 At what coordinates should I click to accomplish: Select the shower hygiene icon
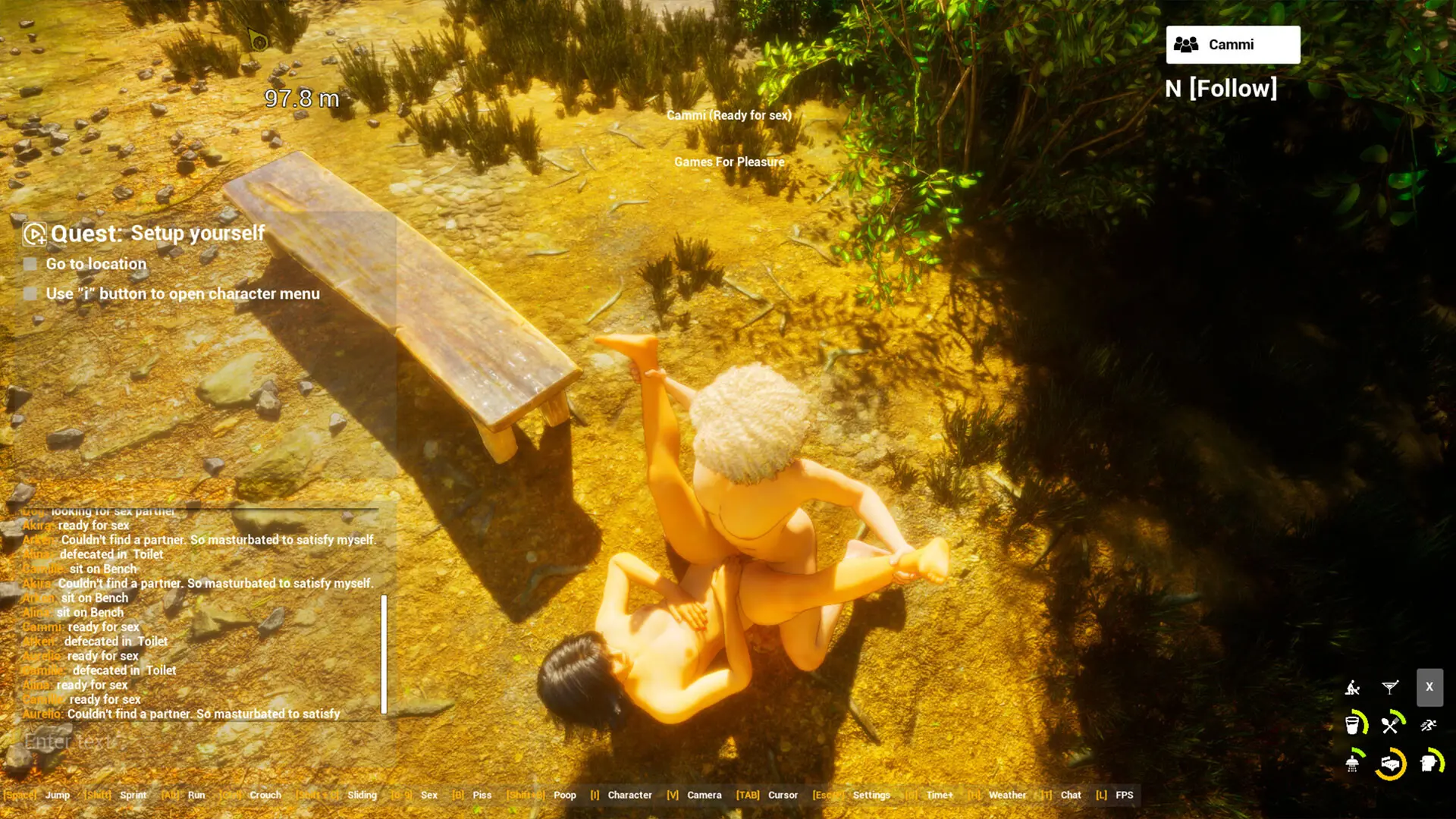pyautogui.click(x=1354, y=763)
